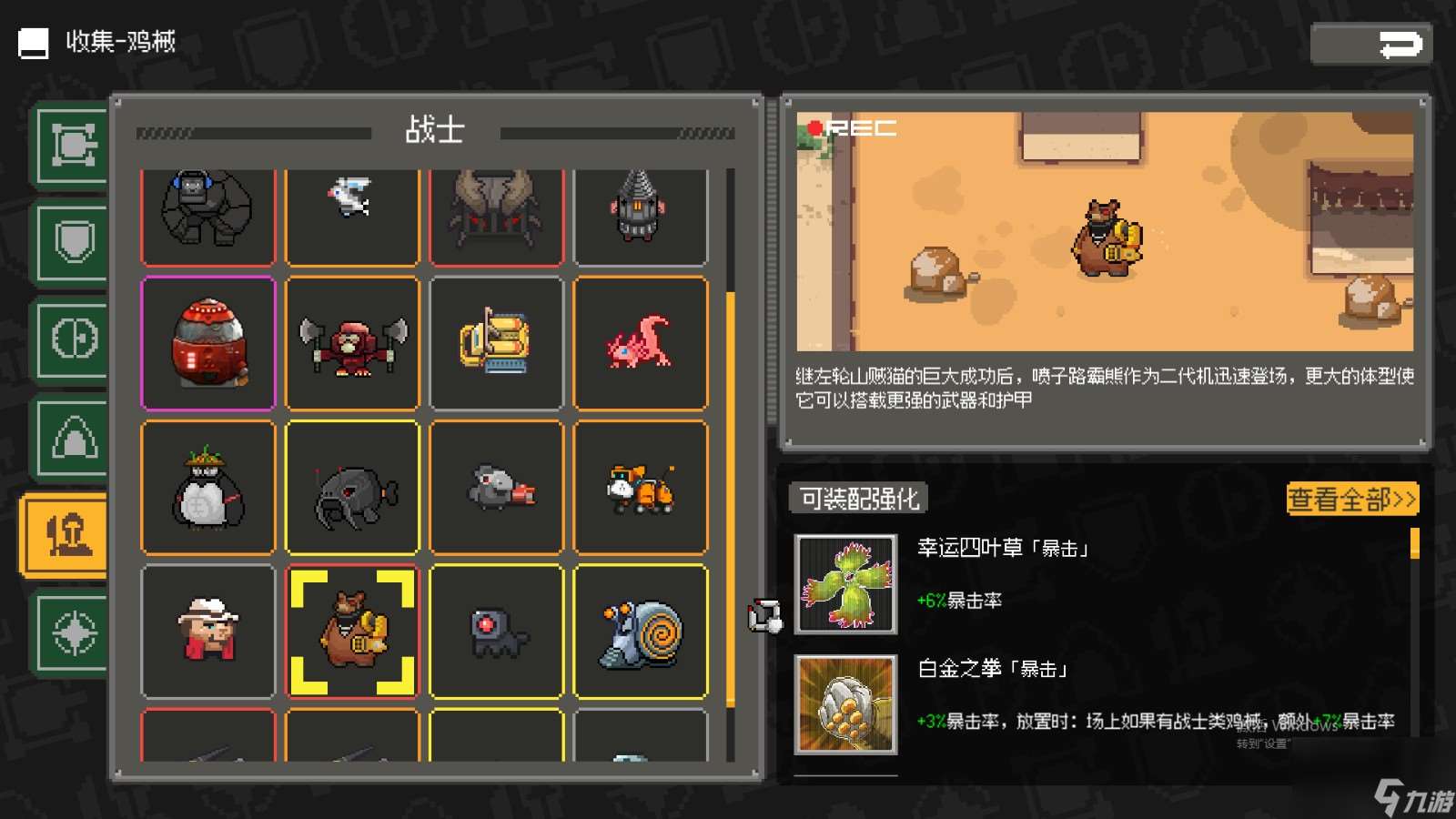Image resolution: width=1456 pixels, height=819 pixels.
Task: Select the split-circle category icon in sidebar
Action: (71, 337)
